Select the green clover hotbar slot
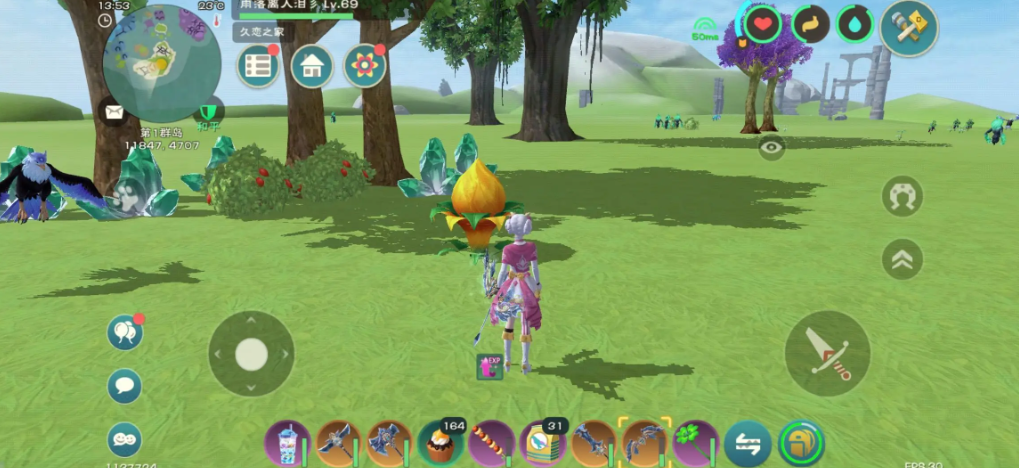 click(x=695, y=442)
